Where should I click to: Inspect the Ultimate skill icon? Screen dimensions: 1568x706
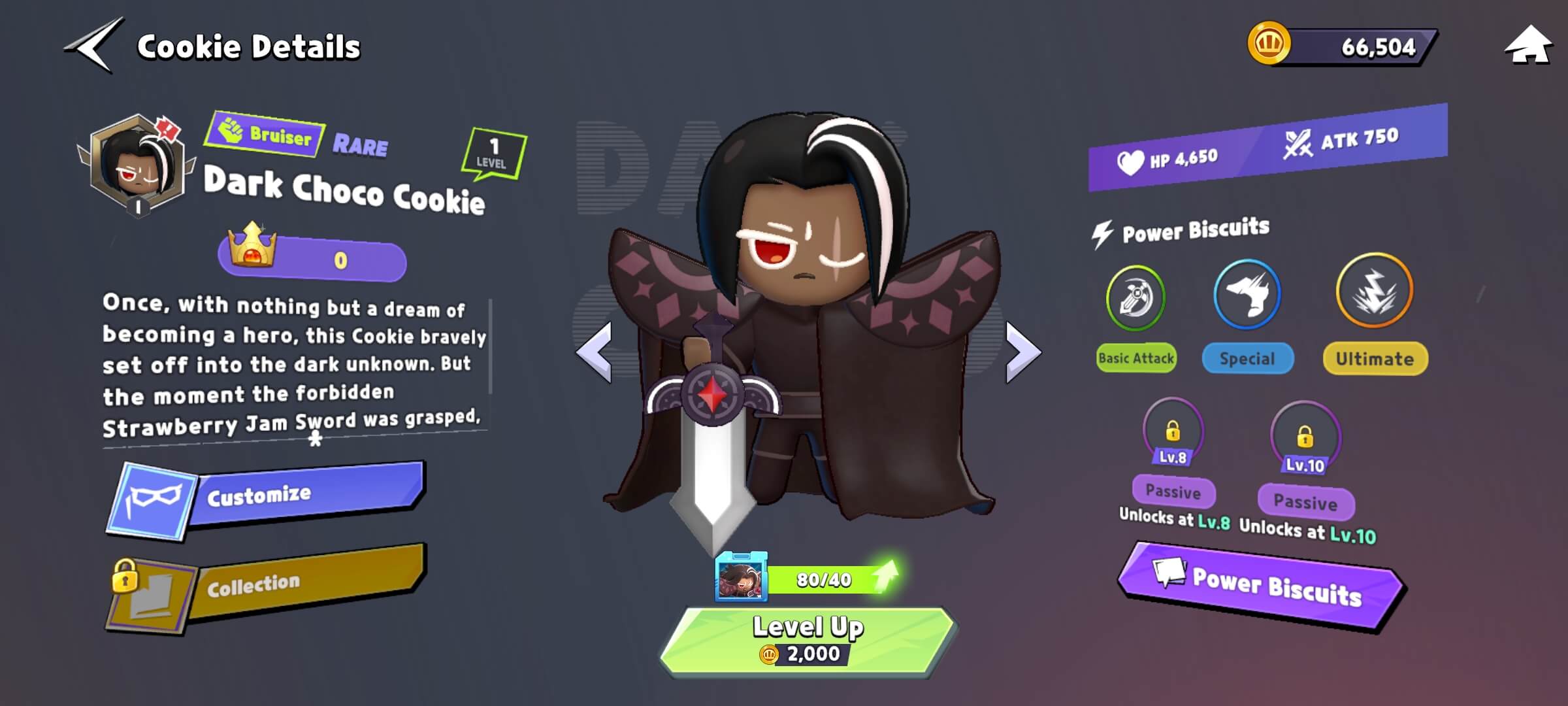[1374, 291]
